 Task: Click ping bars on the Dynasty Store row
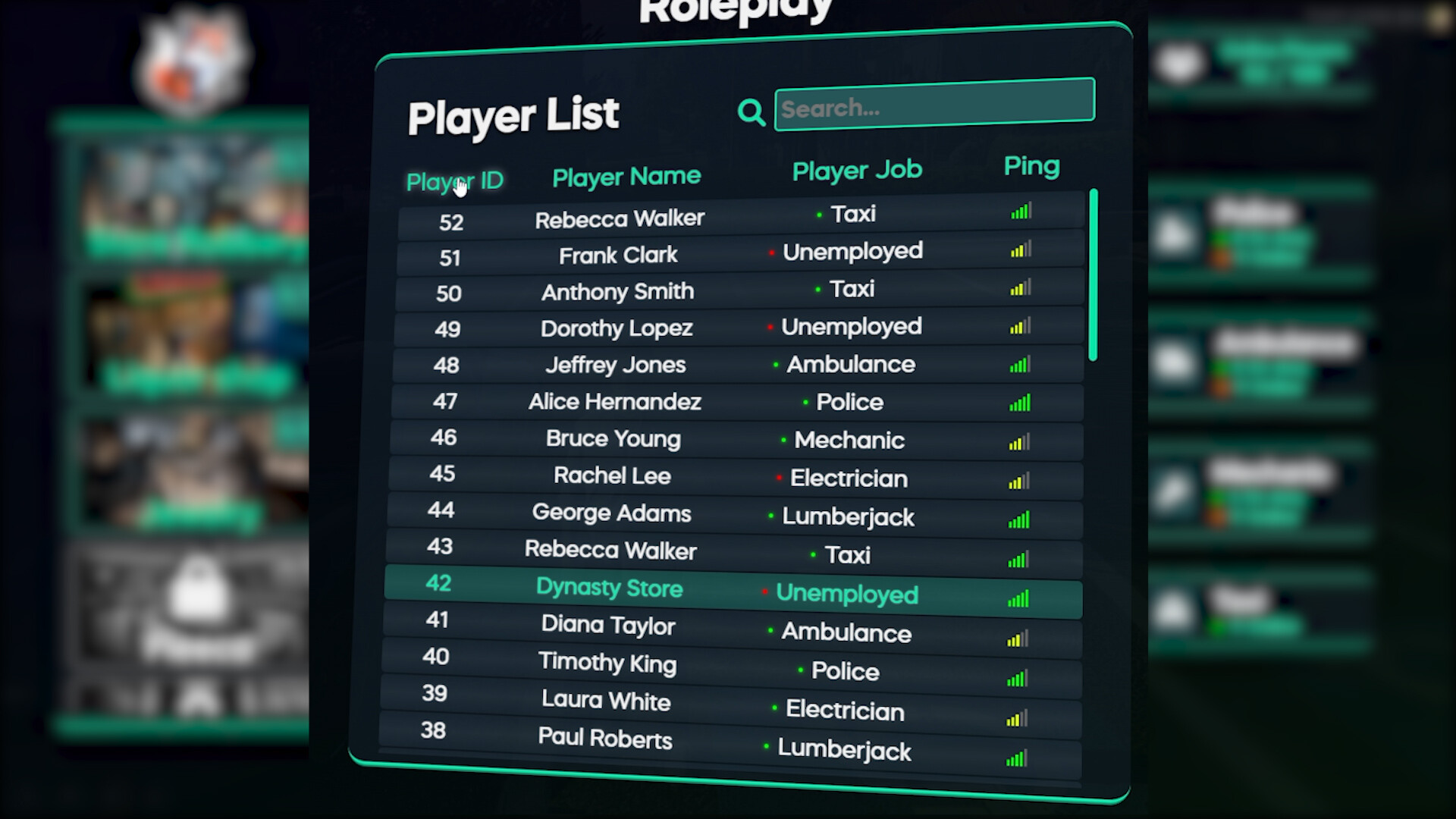[1018, 599]
